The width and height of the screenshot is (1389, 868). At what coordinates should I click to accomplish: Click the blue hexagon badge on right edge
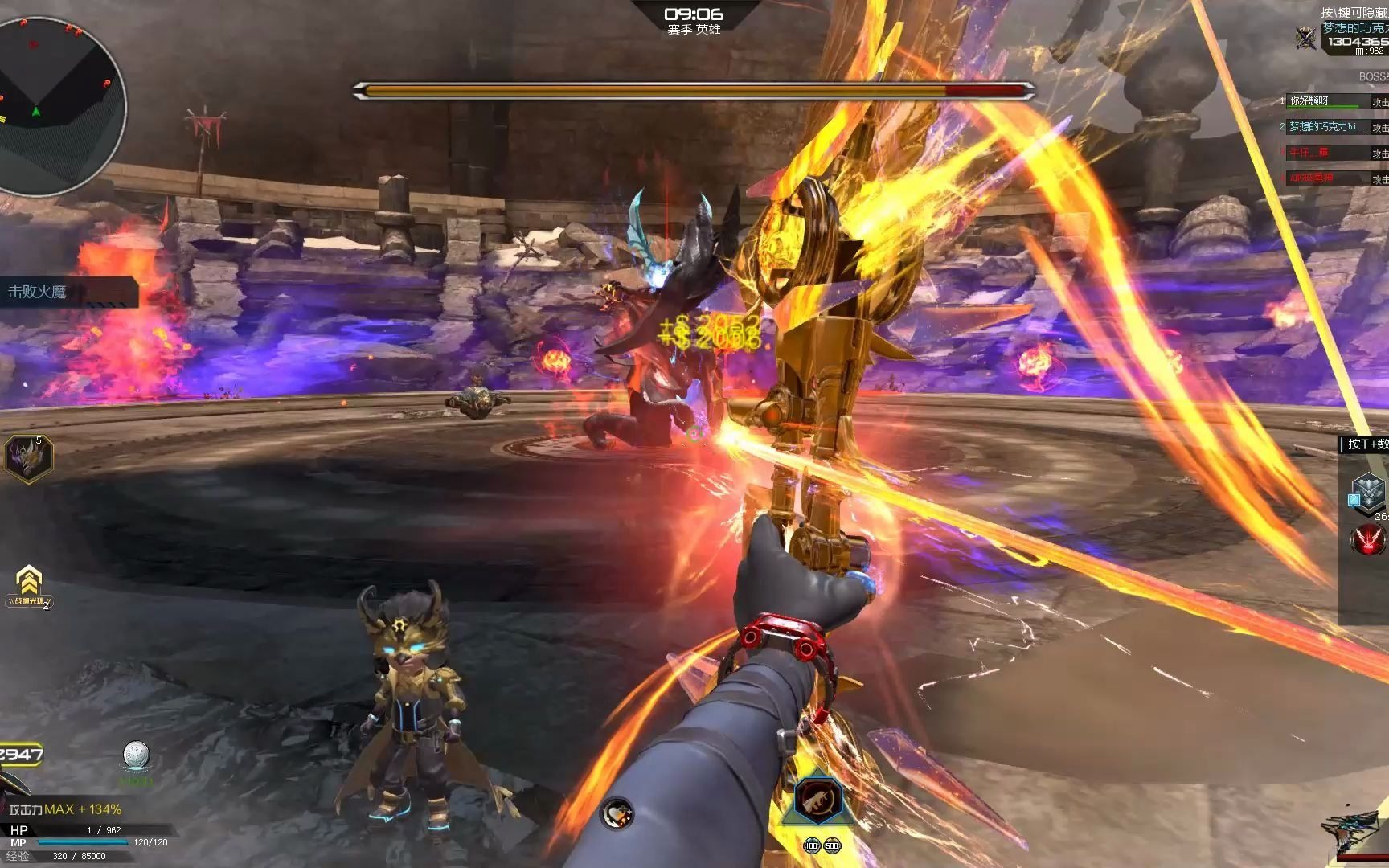[x=1368, y=491]
